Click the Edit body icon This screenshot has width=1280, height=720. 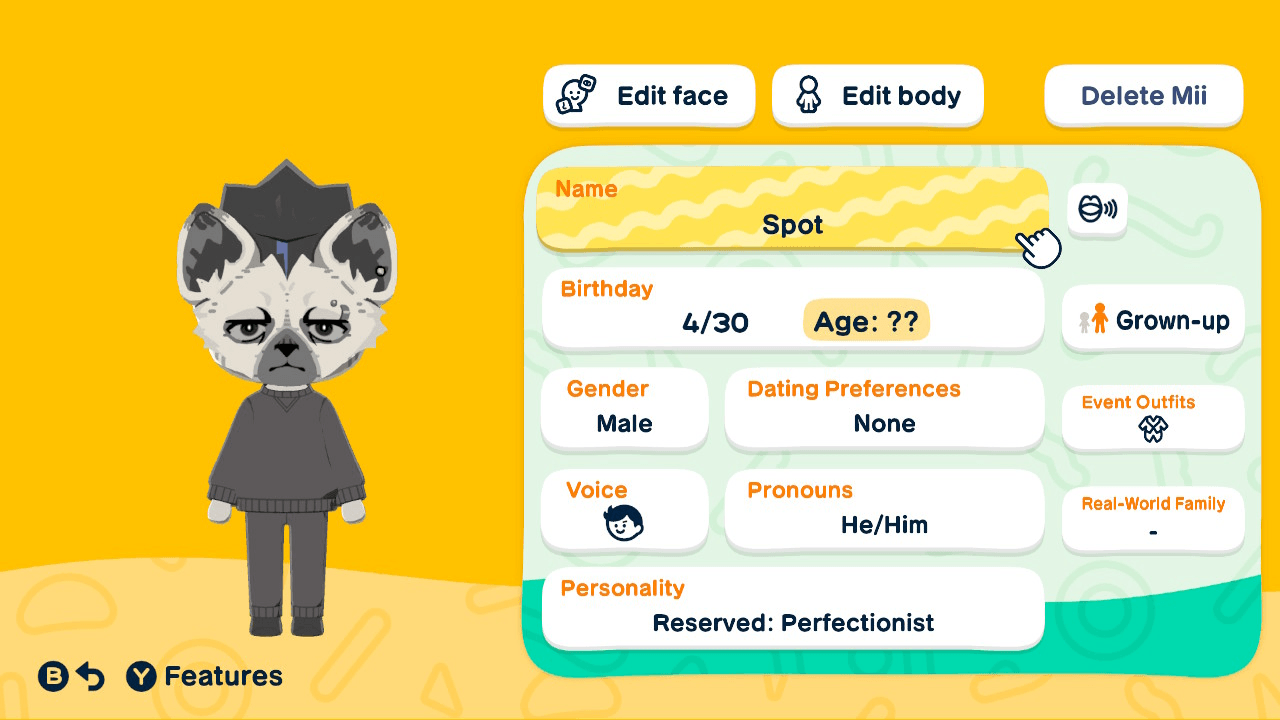click(808, 95)
